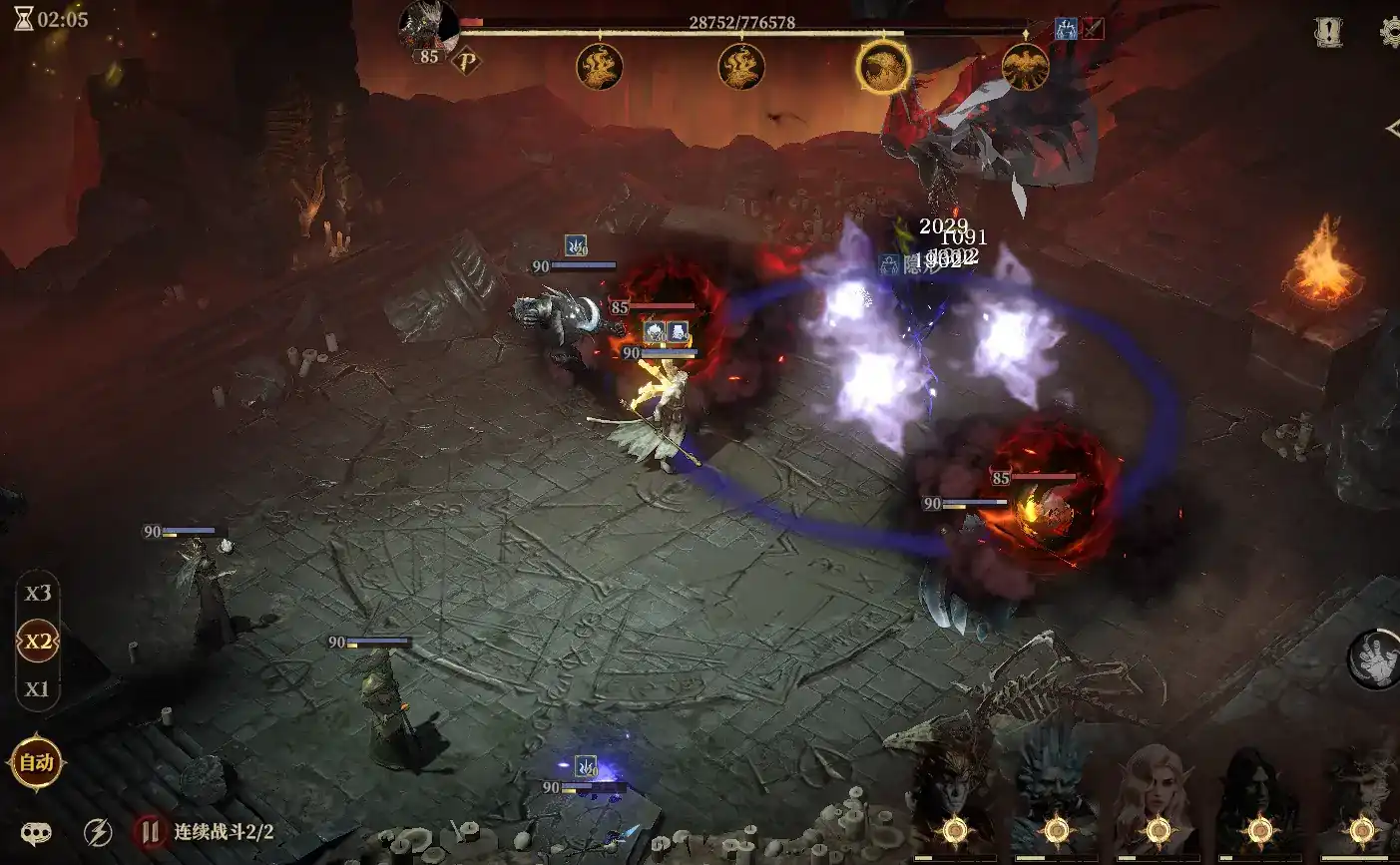Image resolution: width=1400 pixels, height=865 pixels.
Task: Tap the lightning bolt icon
Action: pyautogui.click(x=97, y=832)
